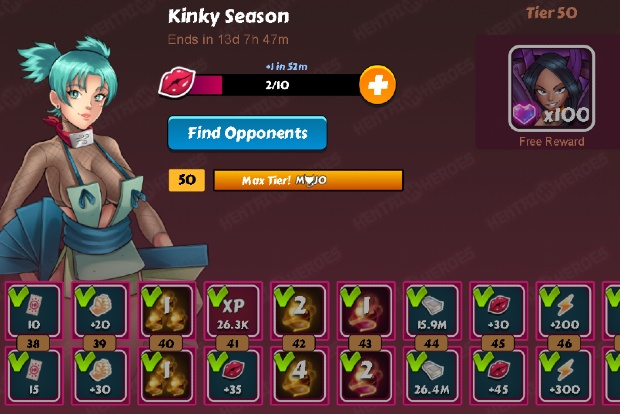Click the Find Opponents button
Screen dimensions: 620x414
246,132
